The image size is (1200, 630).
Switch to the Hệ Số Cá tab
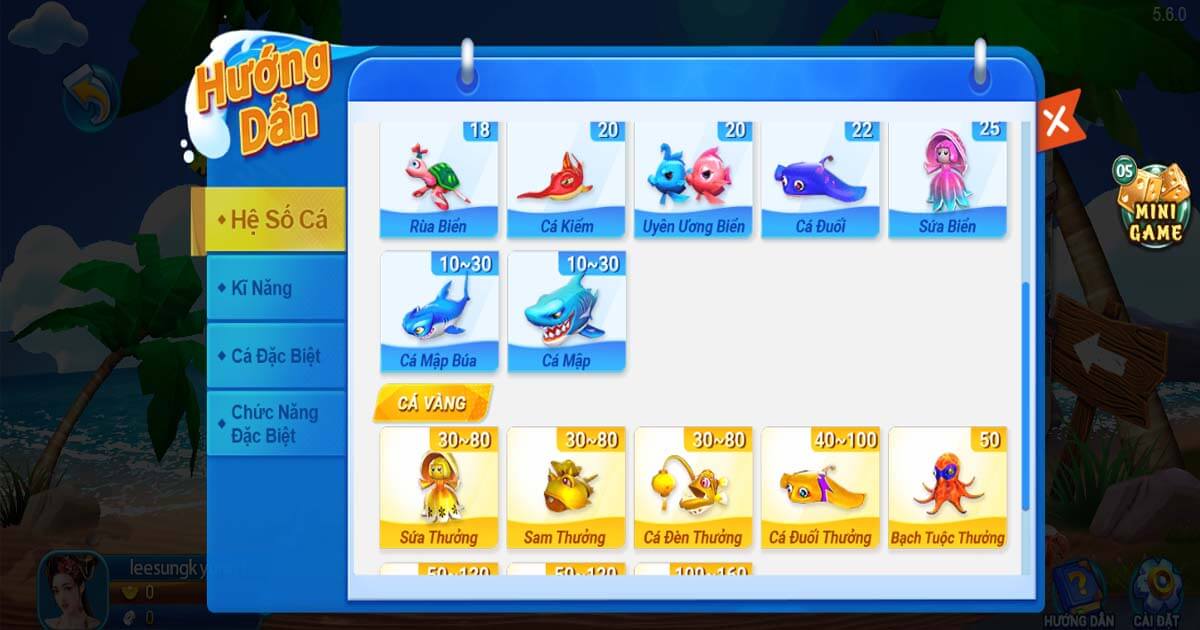pos(269,220)
